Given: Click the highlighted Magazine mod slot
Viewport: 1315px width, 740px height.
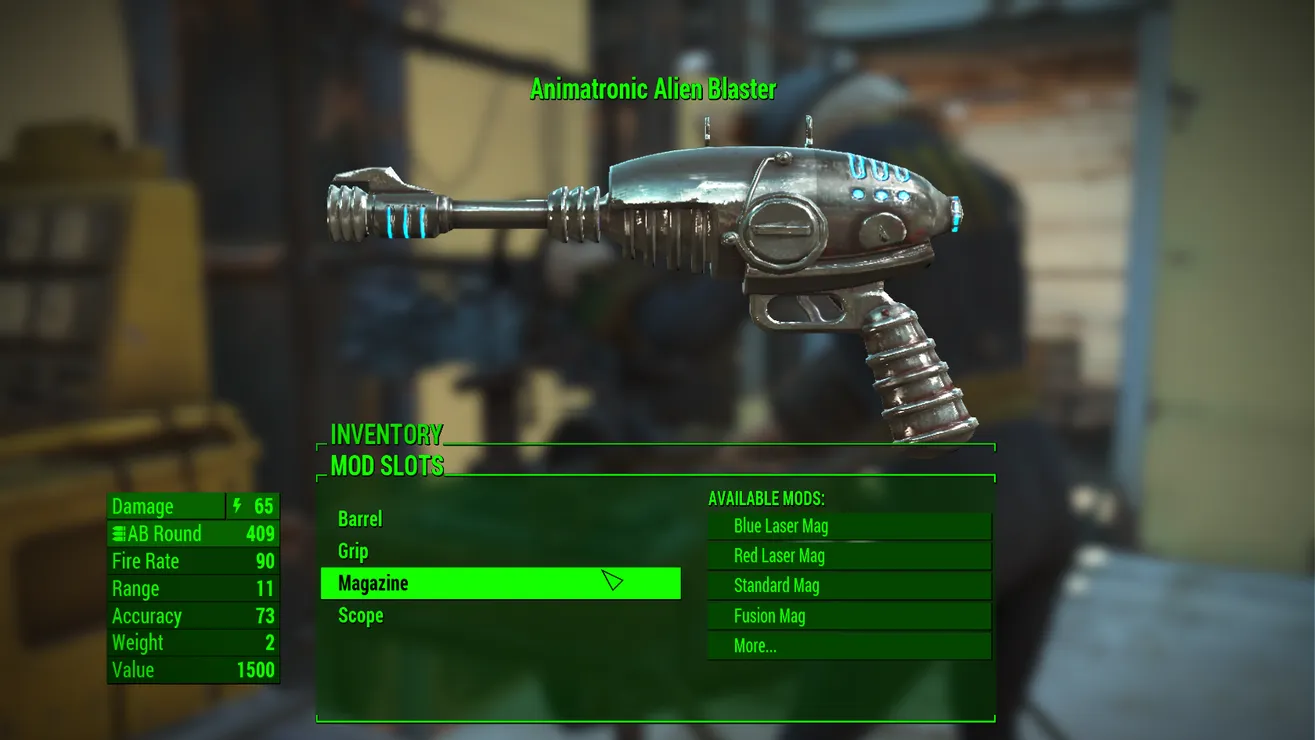Looking at the screenshot, I should 500,583.
